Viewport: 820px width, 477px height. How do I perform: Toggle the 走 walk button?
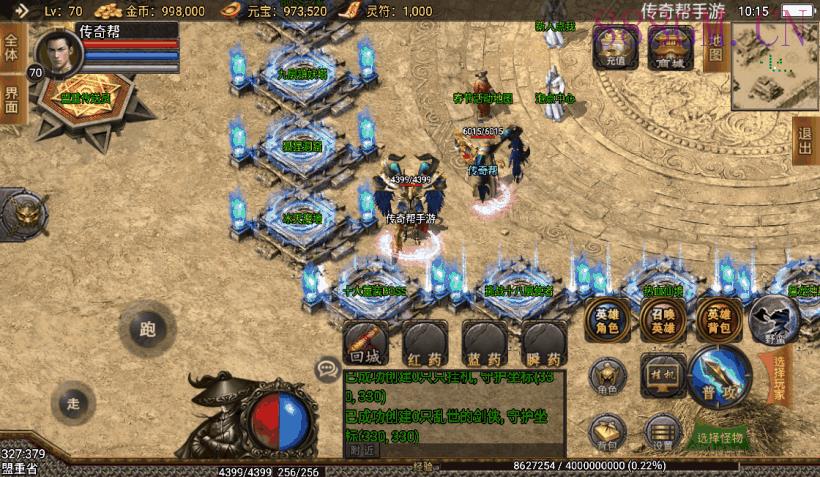pyautogui.click(x=73, y=403)
